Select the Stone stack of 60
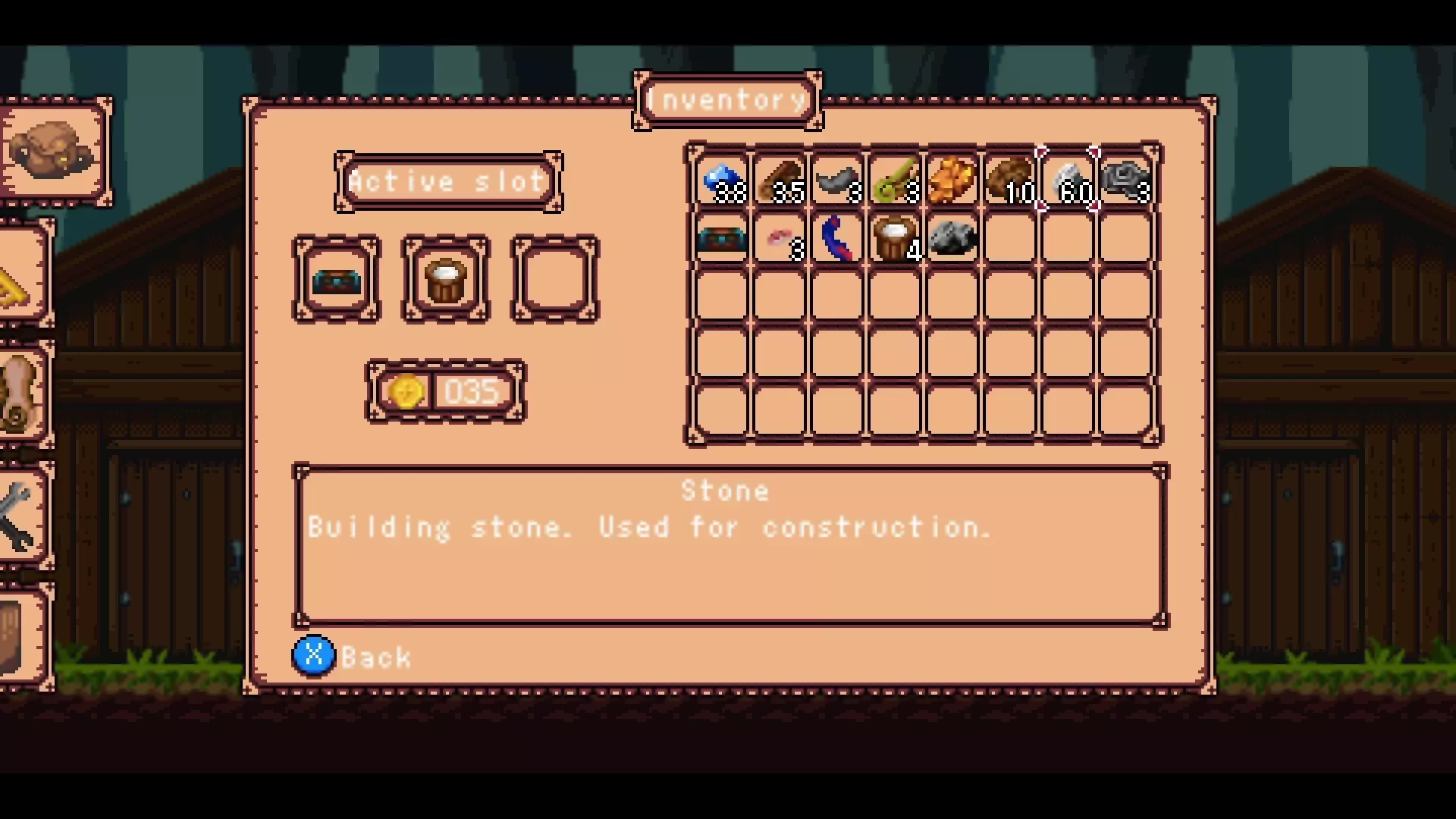1456x819 pixels. [1068, 181]
